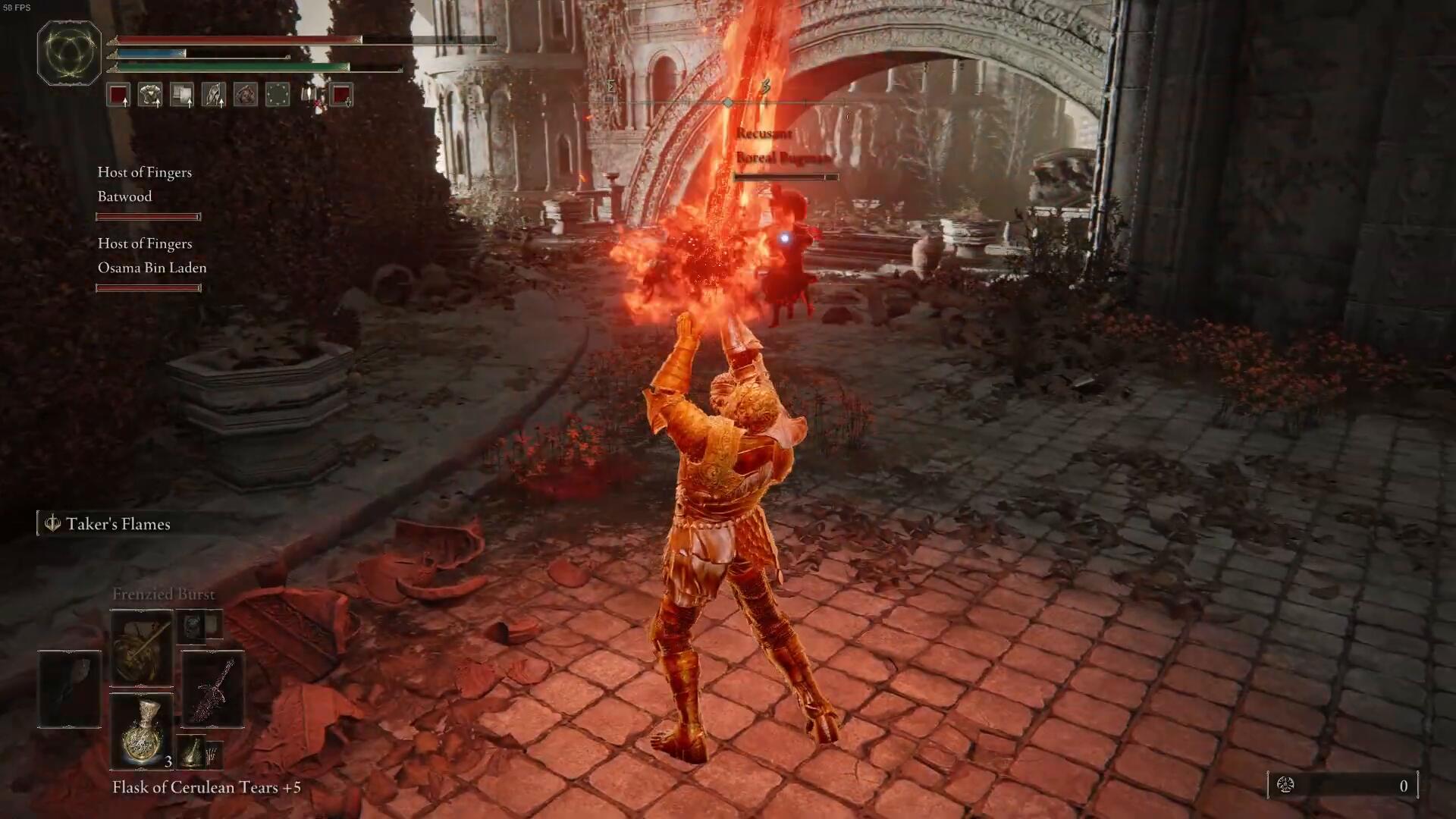This screenshot has width=1456, height=819.
Task: Use the Flask of Cerulean Tears slot
Action: click(142, 731)
